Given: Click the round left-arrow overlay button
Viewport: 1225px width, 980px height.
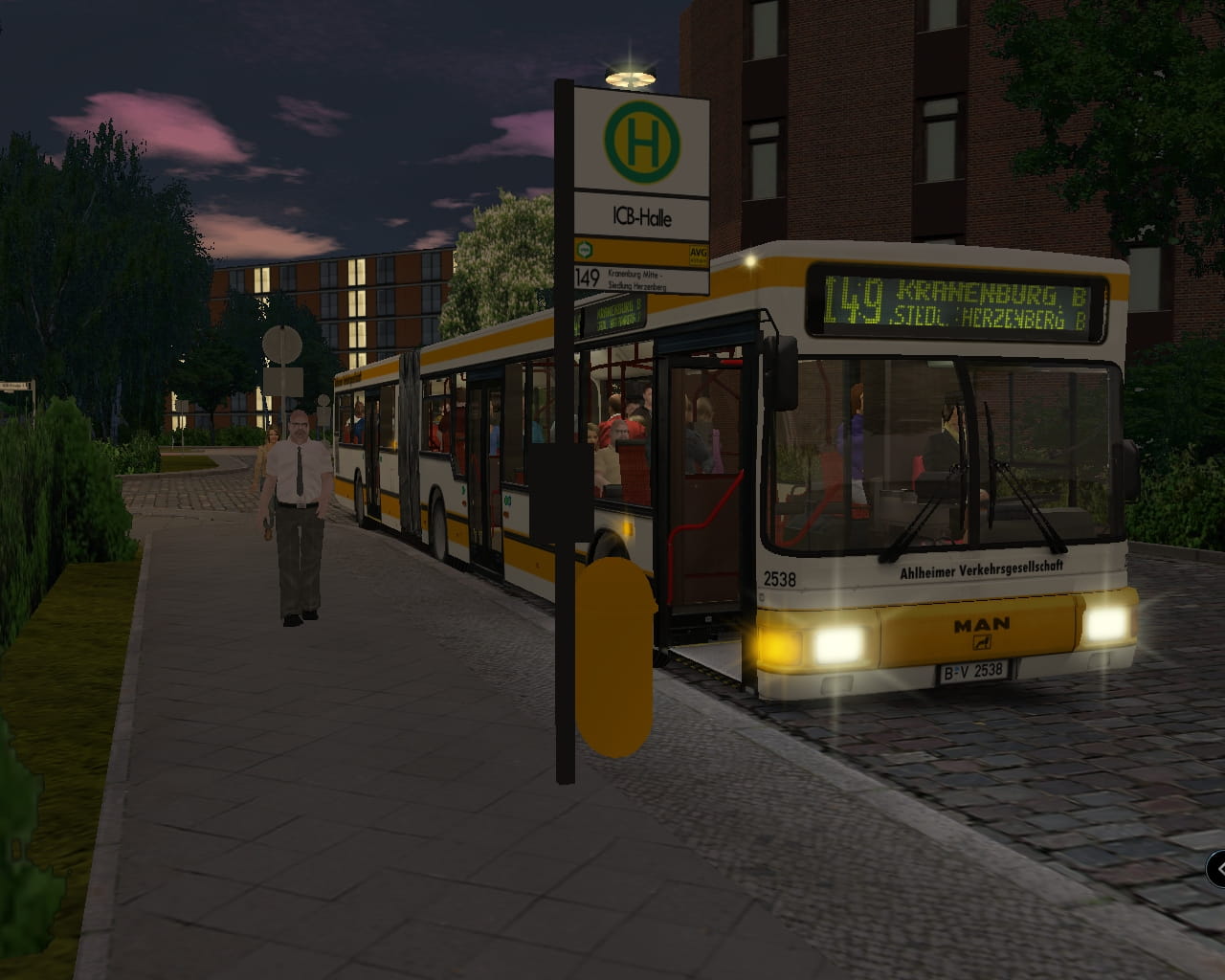Looking at the screenshot, I should 1217,869.
